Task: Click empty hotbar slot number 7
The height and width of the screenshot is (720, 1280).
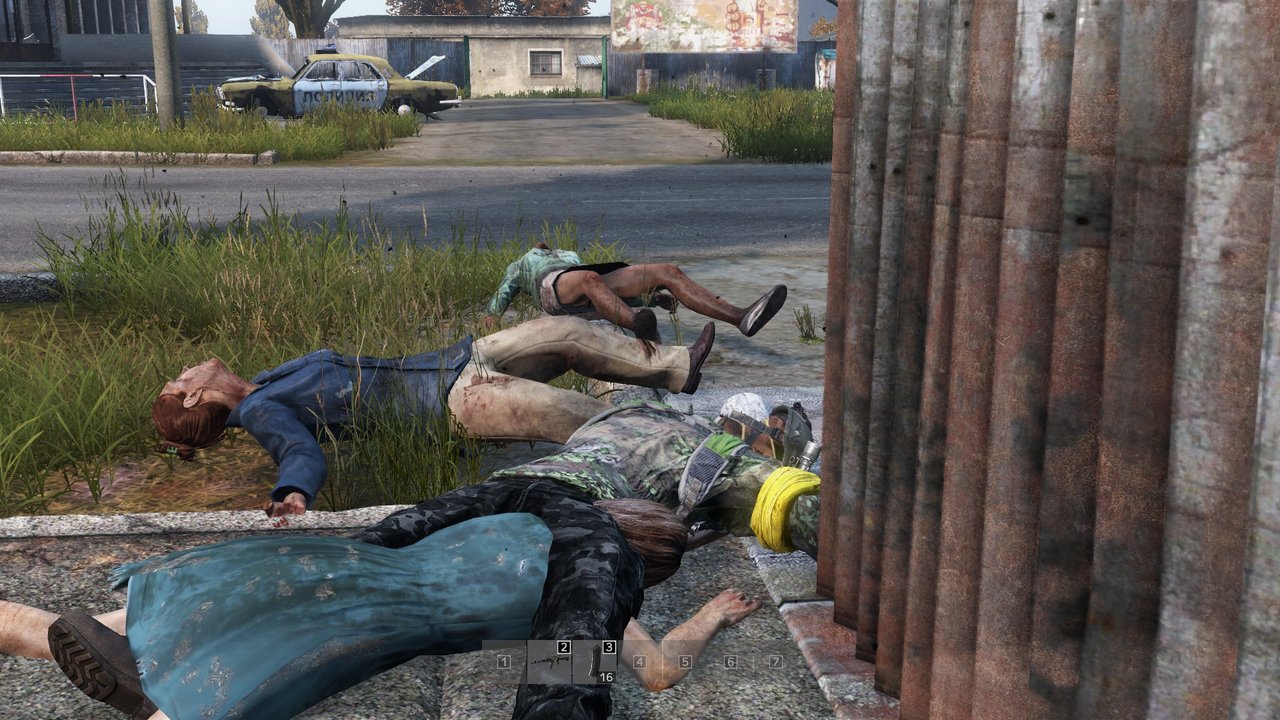Action: coord(775,662)
